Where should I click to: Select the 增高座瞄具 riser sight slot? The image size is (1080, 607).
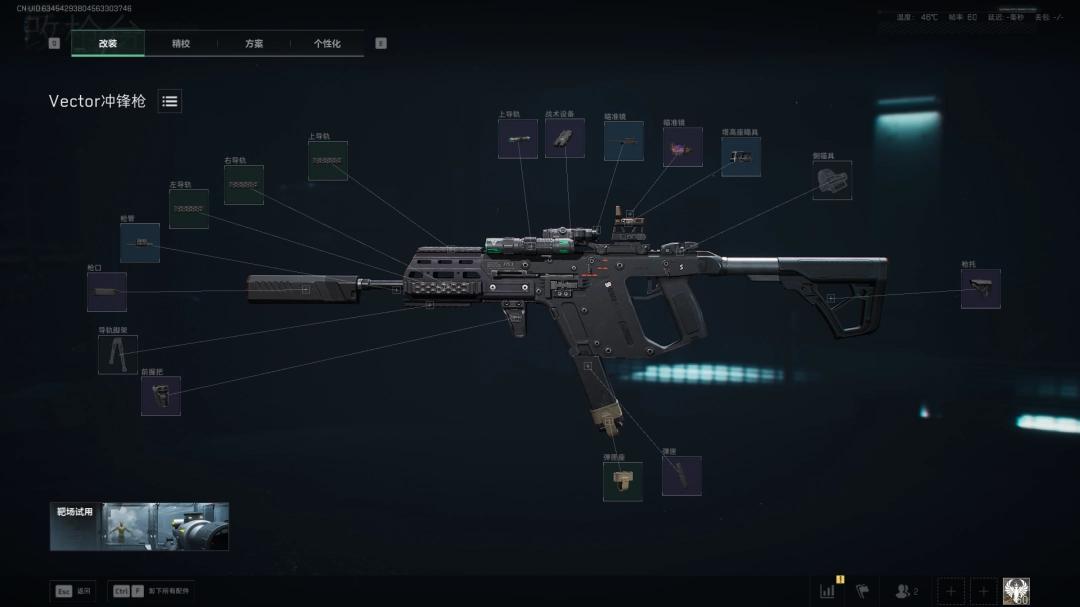[x=741, y=157]
